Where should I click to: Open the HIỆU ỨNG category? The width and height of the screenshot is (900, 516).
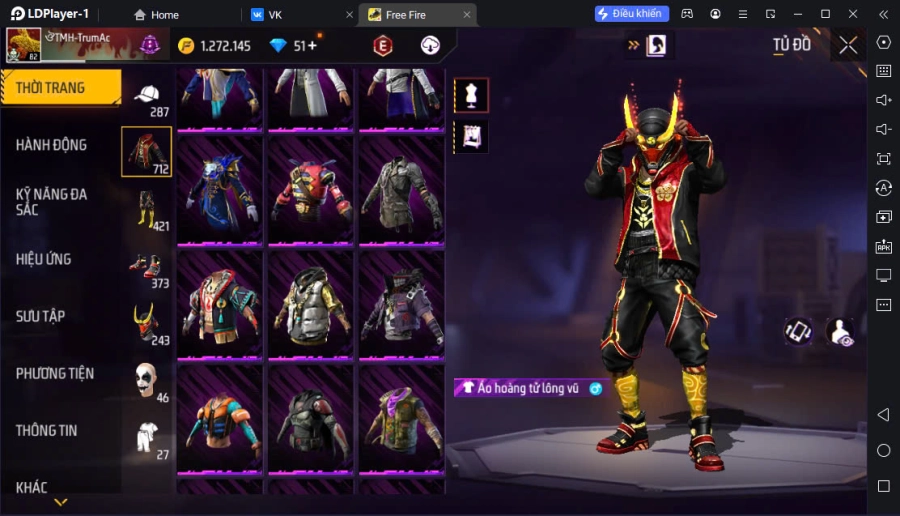click(43, 259)
